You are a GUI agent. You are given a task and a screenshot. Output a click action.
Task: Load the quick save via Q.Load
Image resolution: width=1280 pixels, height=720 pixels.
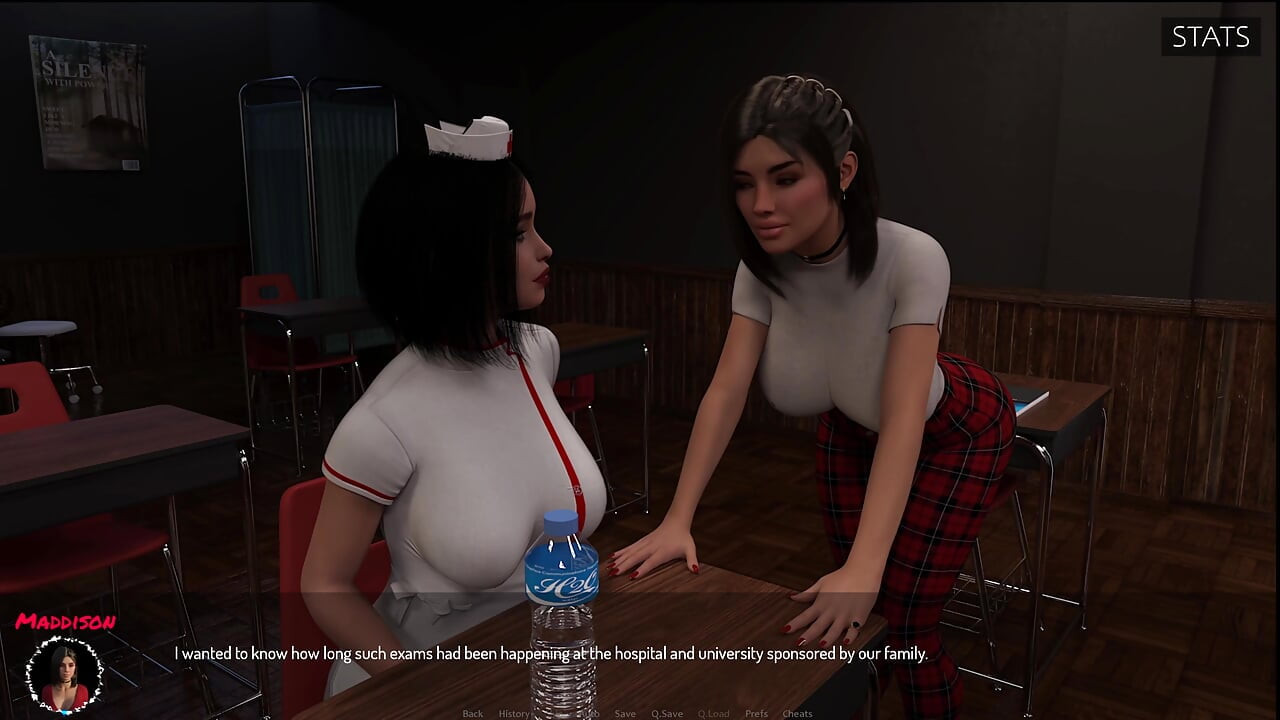pyautogui.click(x=714, y=713)
